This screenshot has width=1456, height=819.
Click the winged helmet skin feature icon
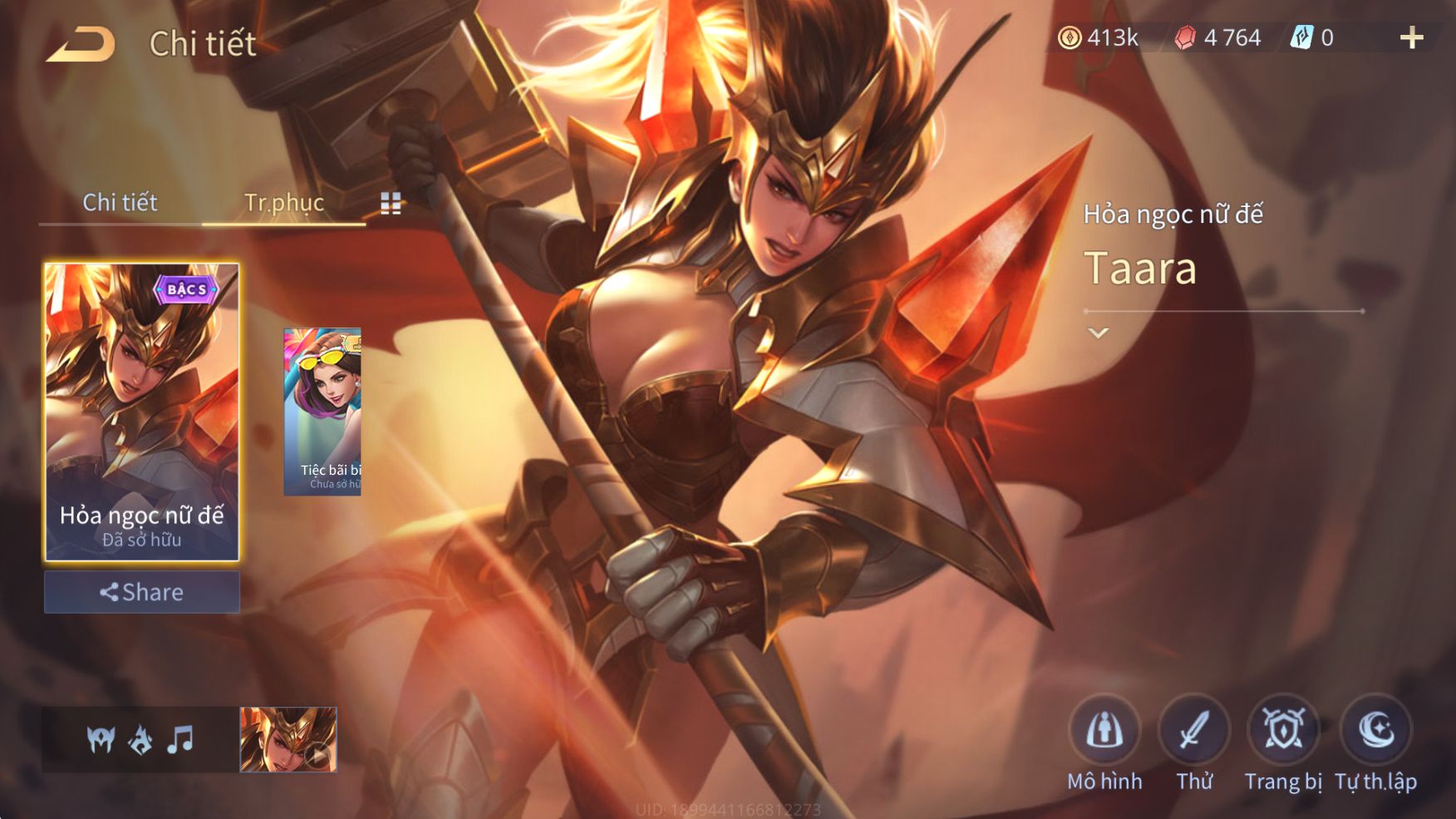[x=101, y=738]
